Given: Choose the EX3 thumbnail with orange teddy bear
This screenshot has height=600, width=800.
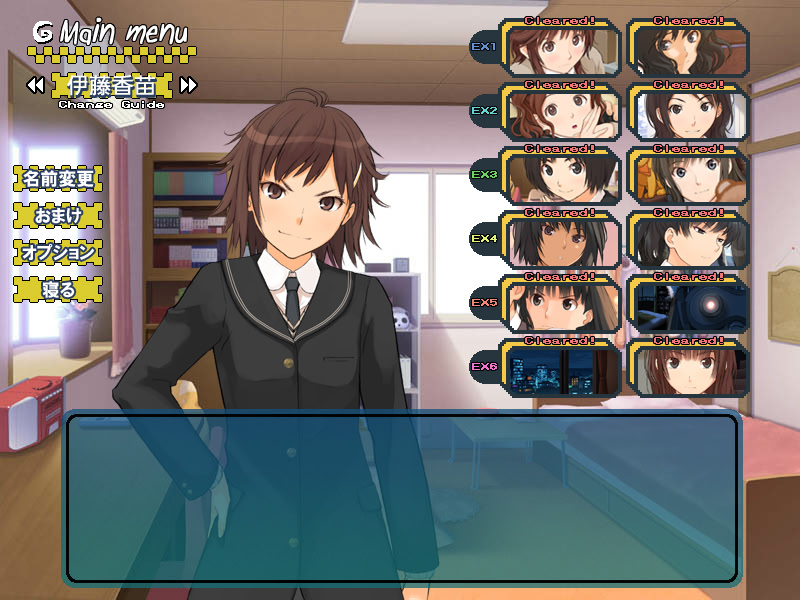Looking at the screenshot, I should point(688,177).
